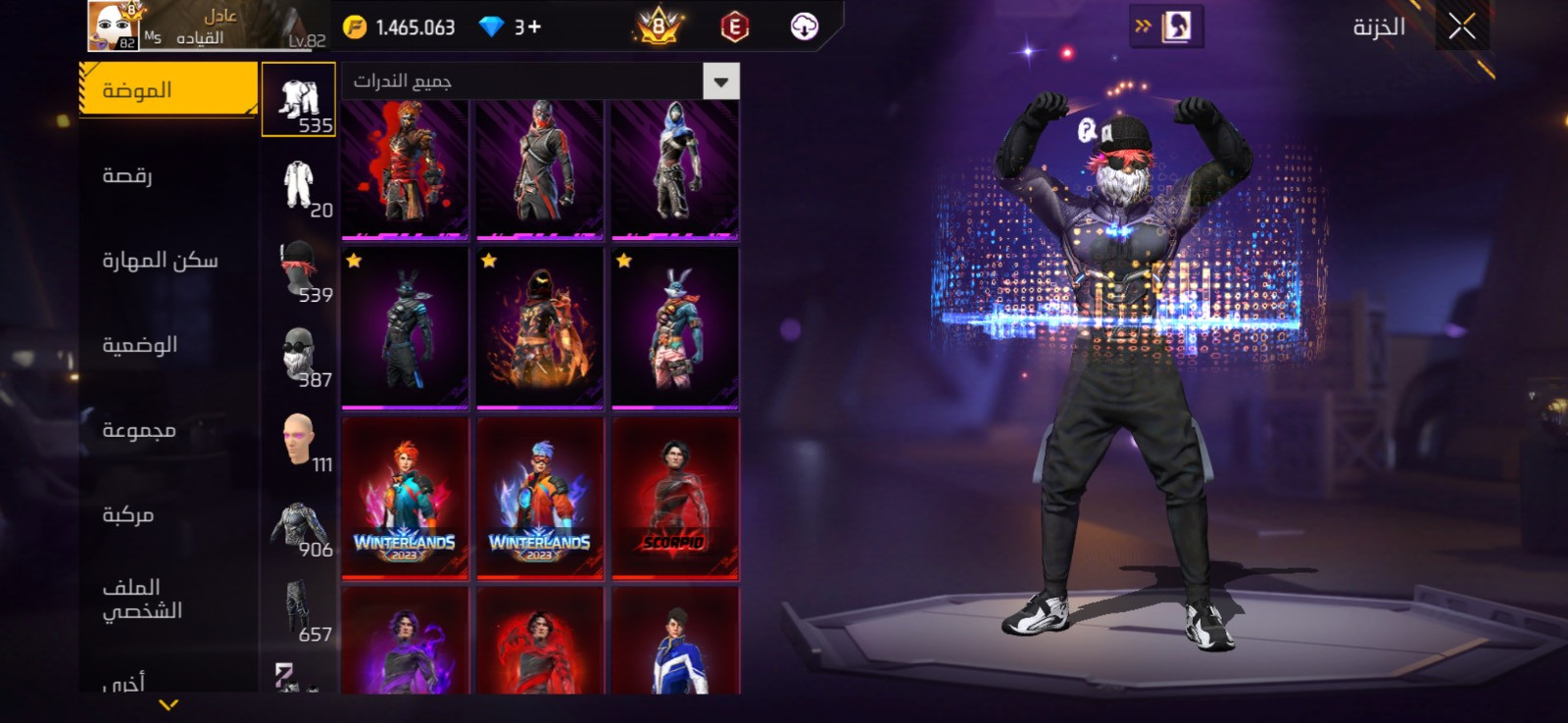The width and height of the screenshot is (1568, 723).
Task: Open the player profile avatar
Action: pyautogui.click(x=113, y=25)
